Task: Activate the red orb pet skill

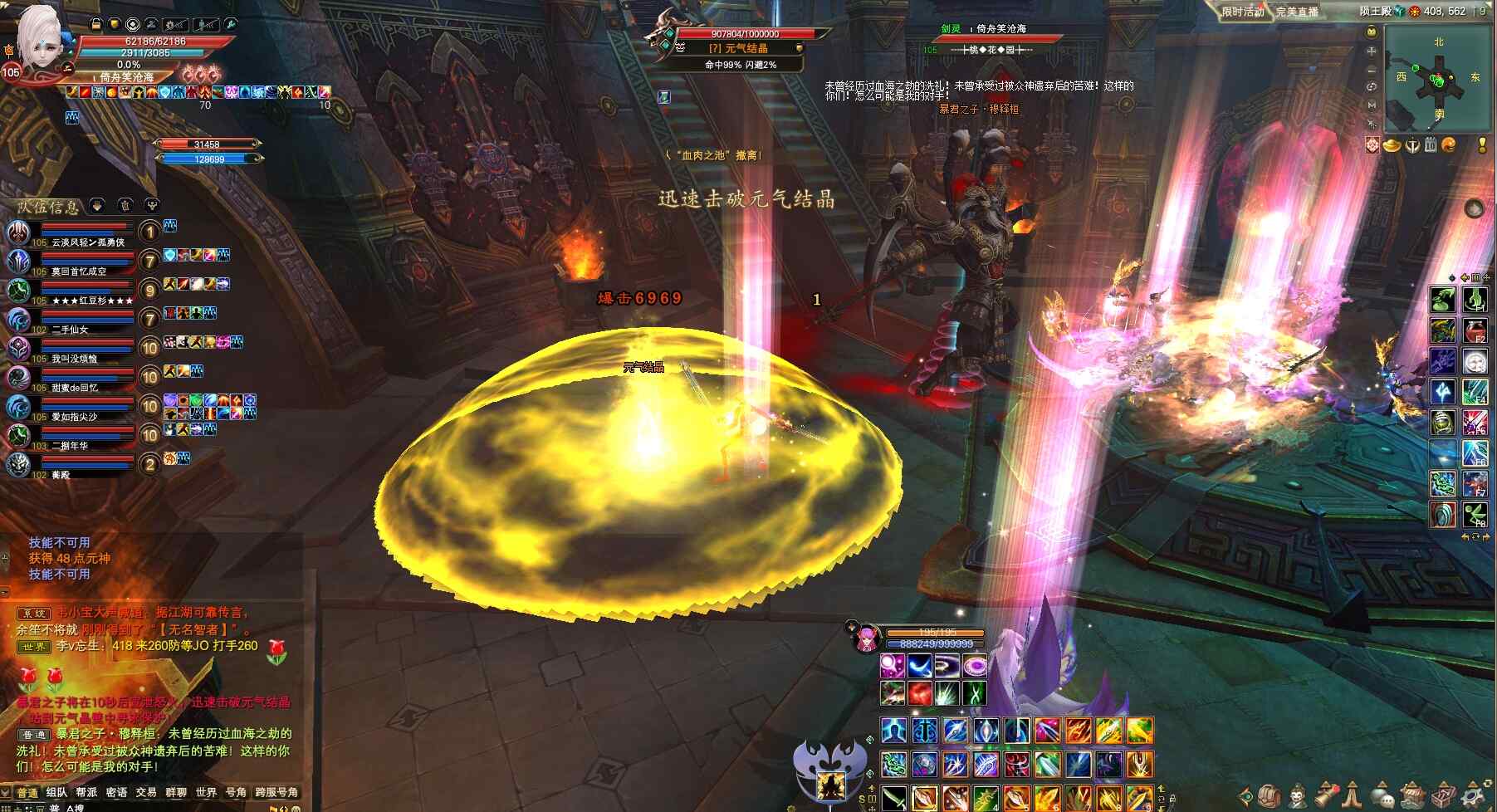Action: (919, 692)
